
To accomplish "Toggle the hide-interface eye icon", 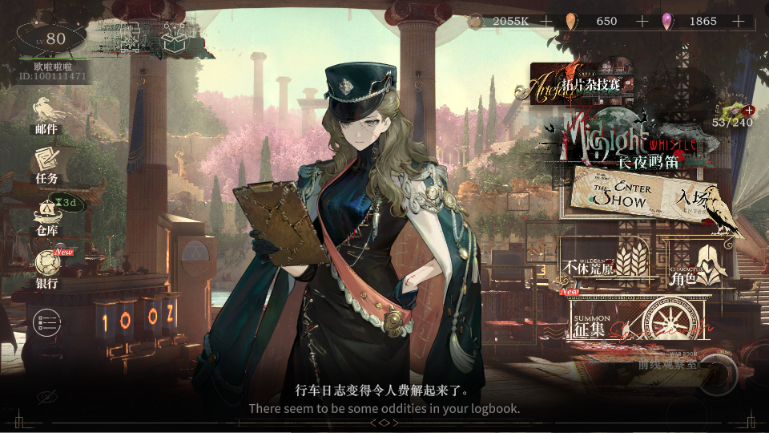I will tap(44, 397).
